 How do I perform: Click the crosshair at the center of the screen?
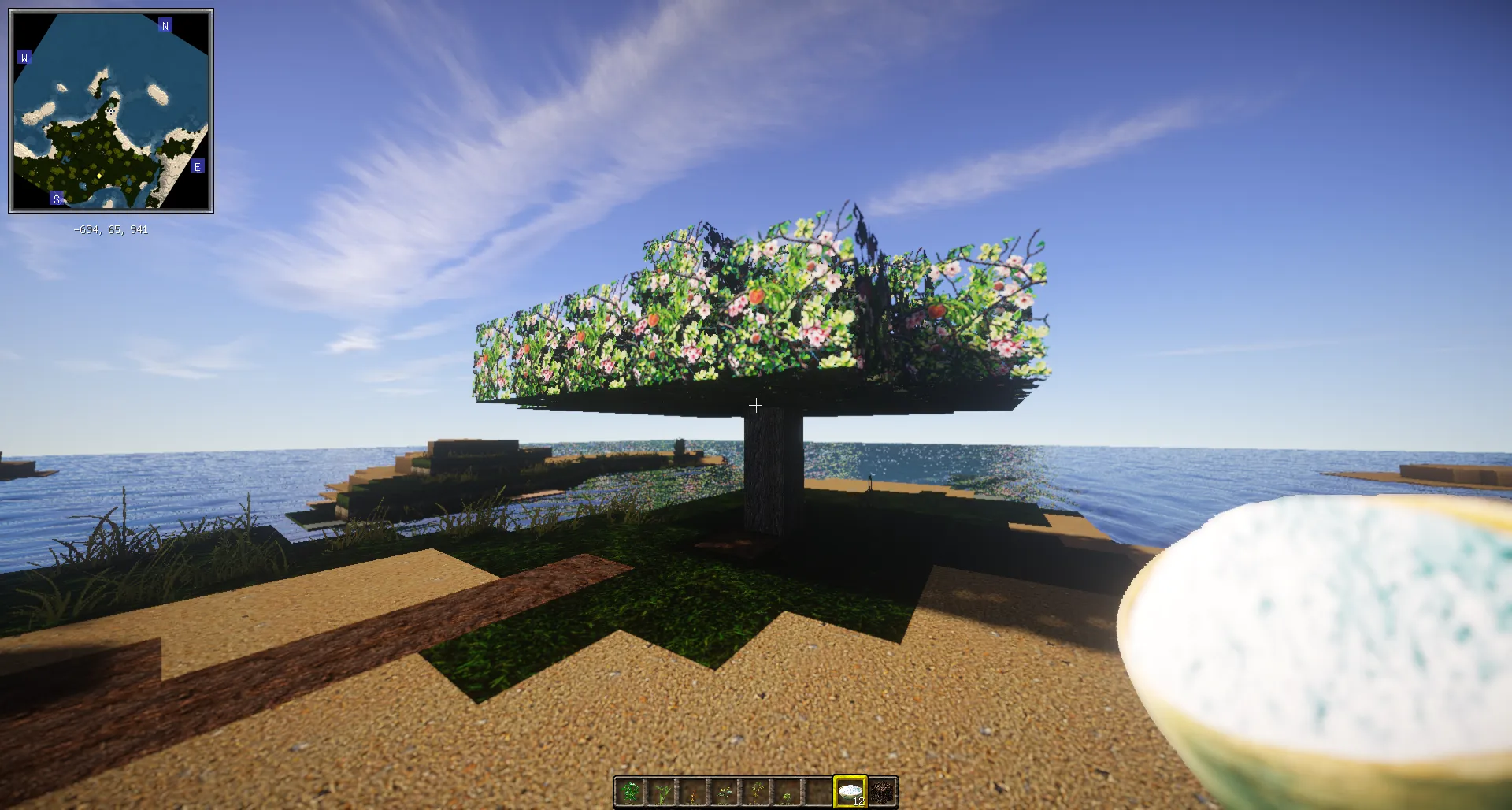coord(756,405)
